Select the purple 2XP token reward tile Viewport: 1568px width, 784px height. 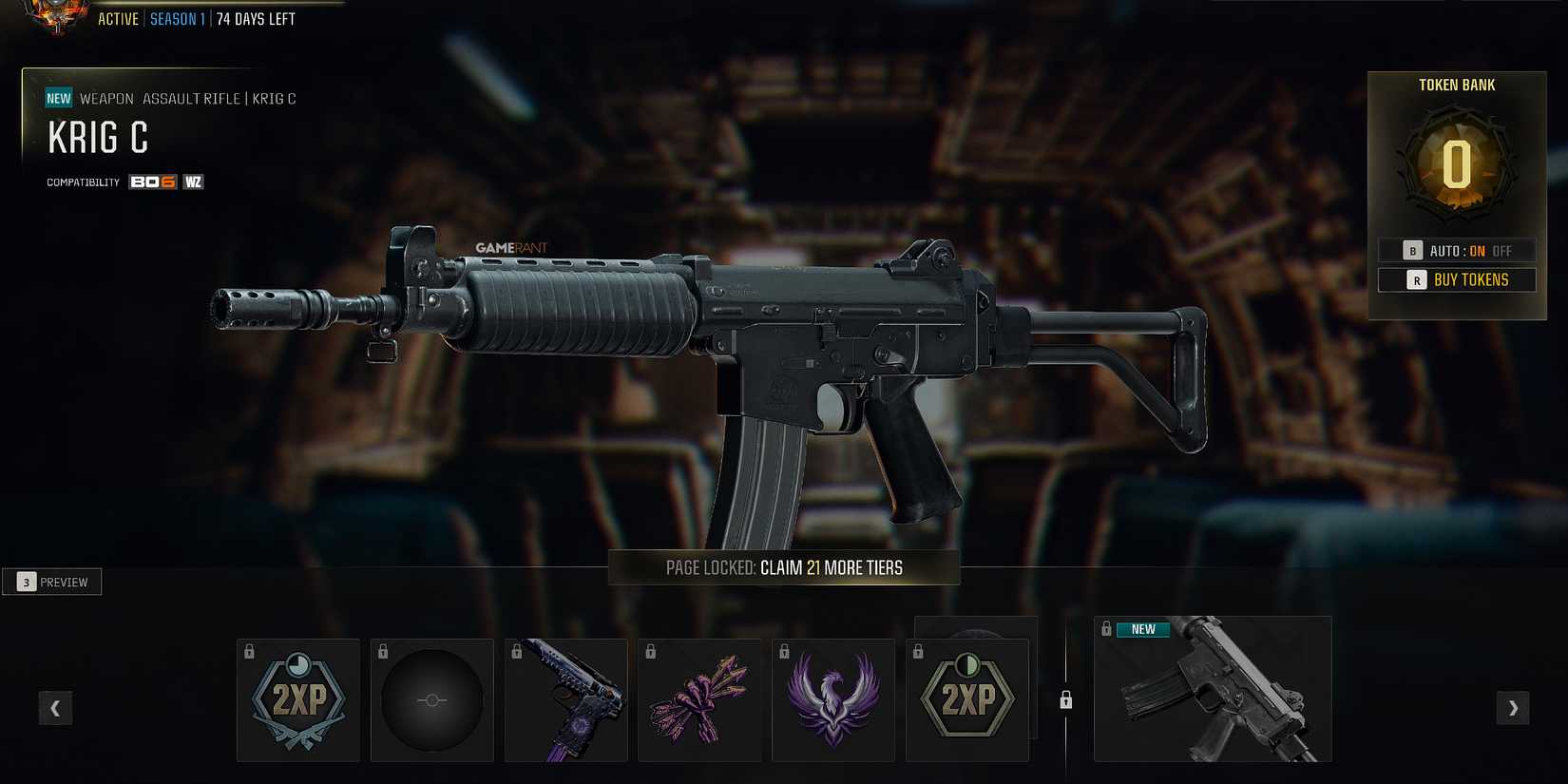coord(297,700)
